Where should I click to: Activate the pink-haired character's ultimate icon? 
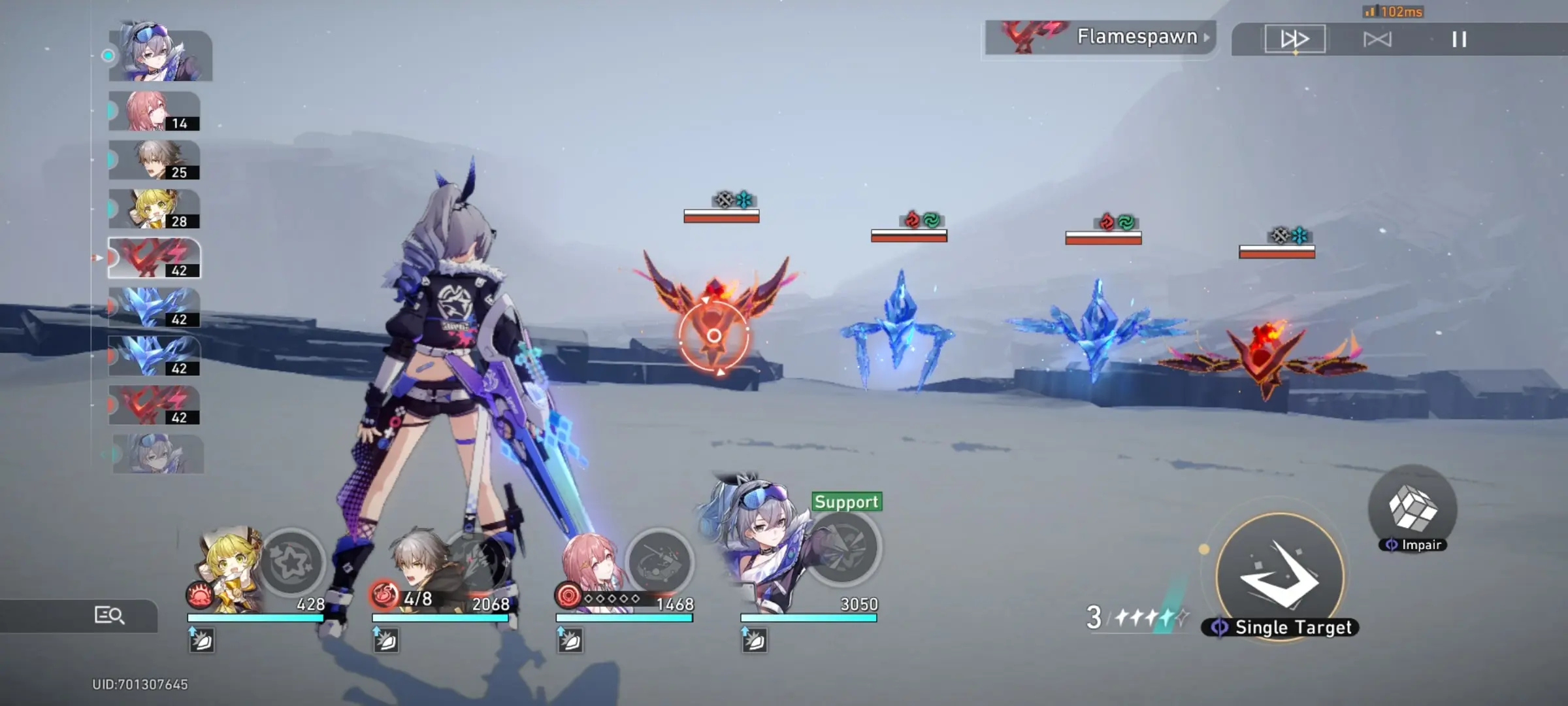(660, 562)
